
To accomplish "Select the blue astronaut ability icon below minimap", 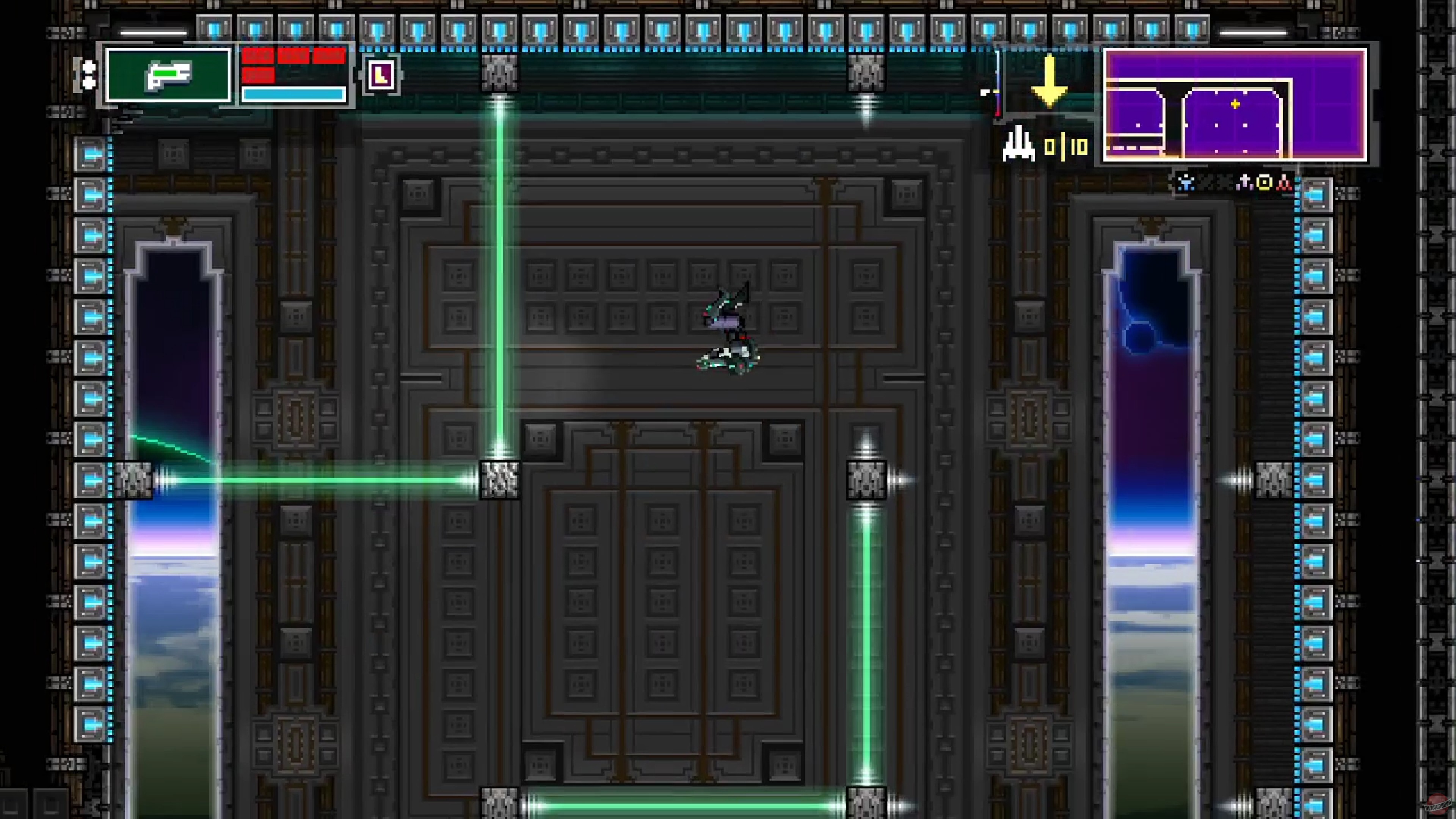I will pos(1185,183).
